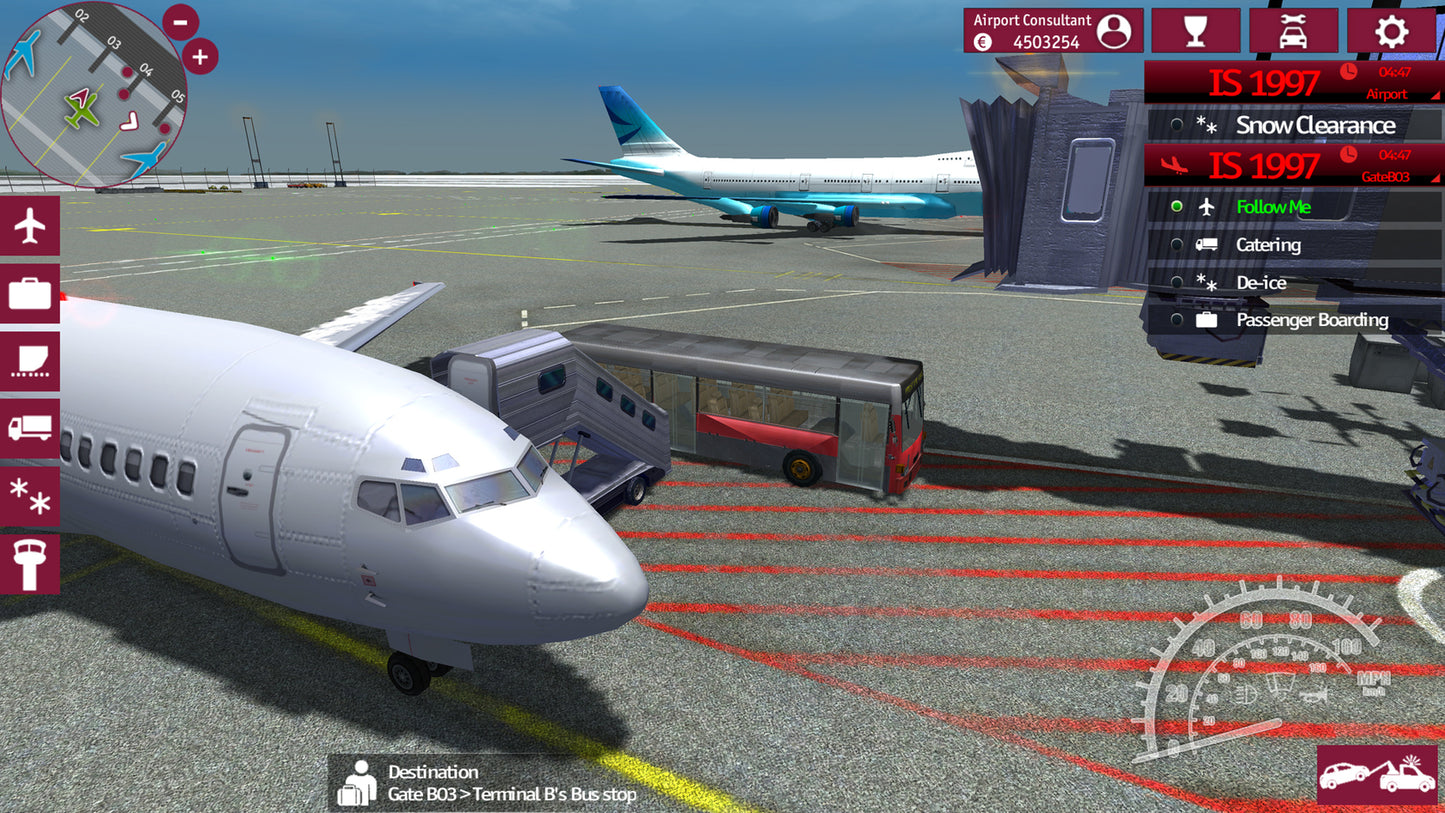This screenshot has height=813, width=1445.
Task: Zoom in the minimap with the plus button
Action: (x=198, y=56)
